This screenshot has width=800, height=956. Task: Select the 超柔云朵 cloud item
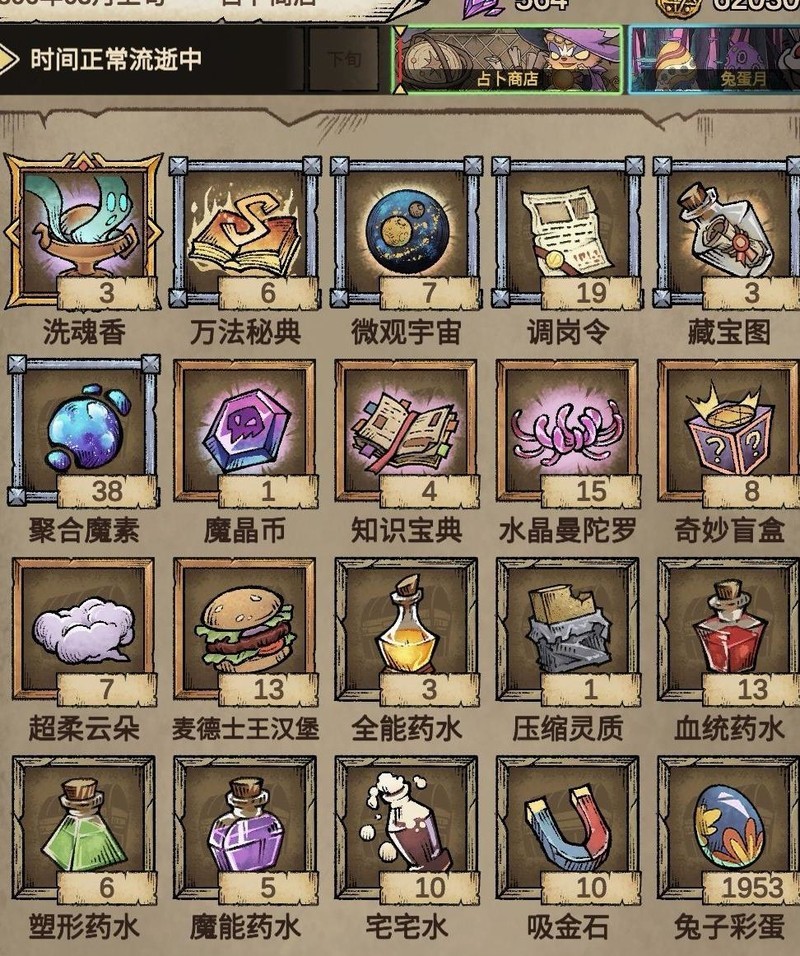coord(83,630)
